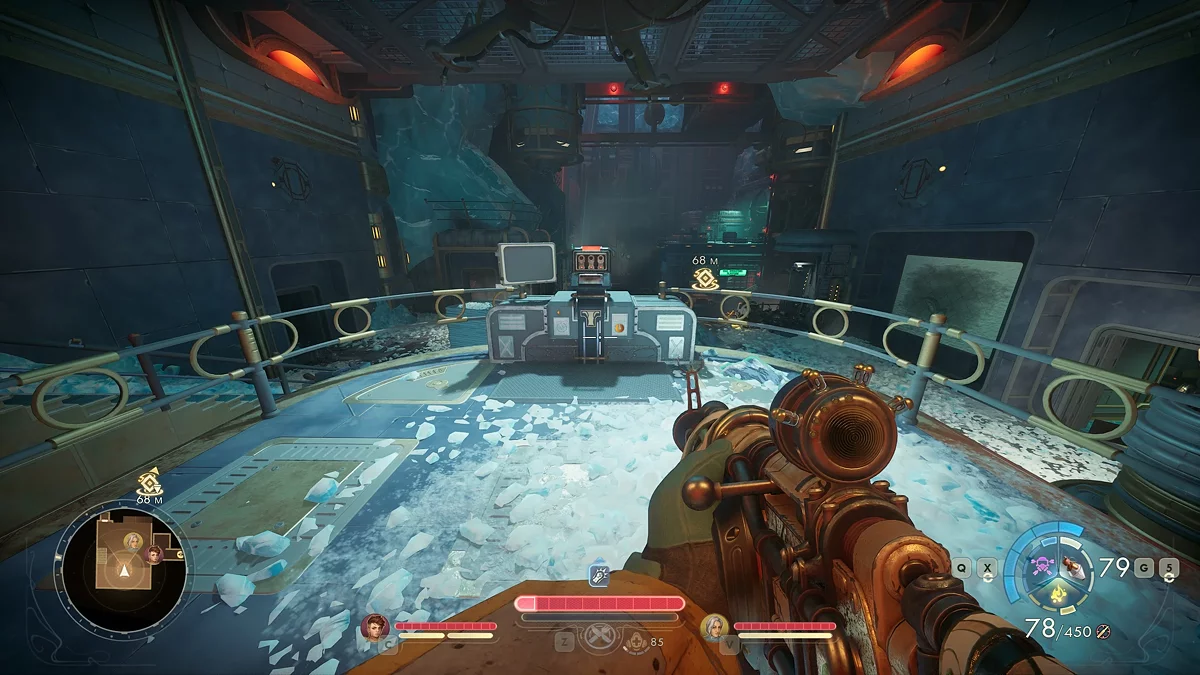1200x675 pixels.
Task: Click the flashlight icon above the health bar
Action: click(x=599, y=576)
